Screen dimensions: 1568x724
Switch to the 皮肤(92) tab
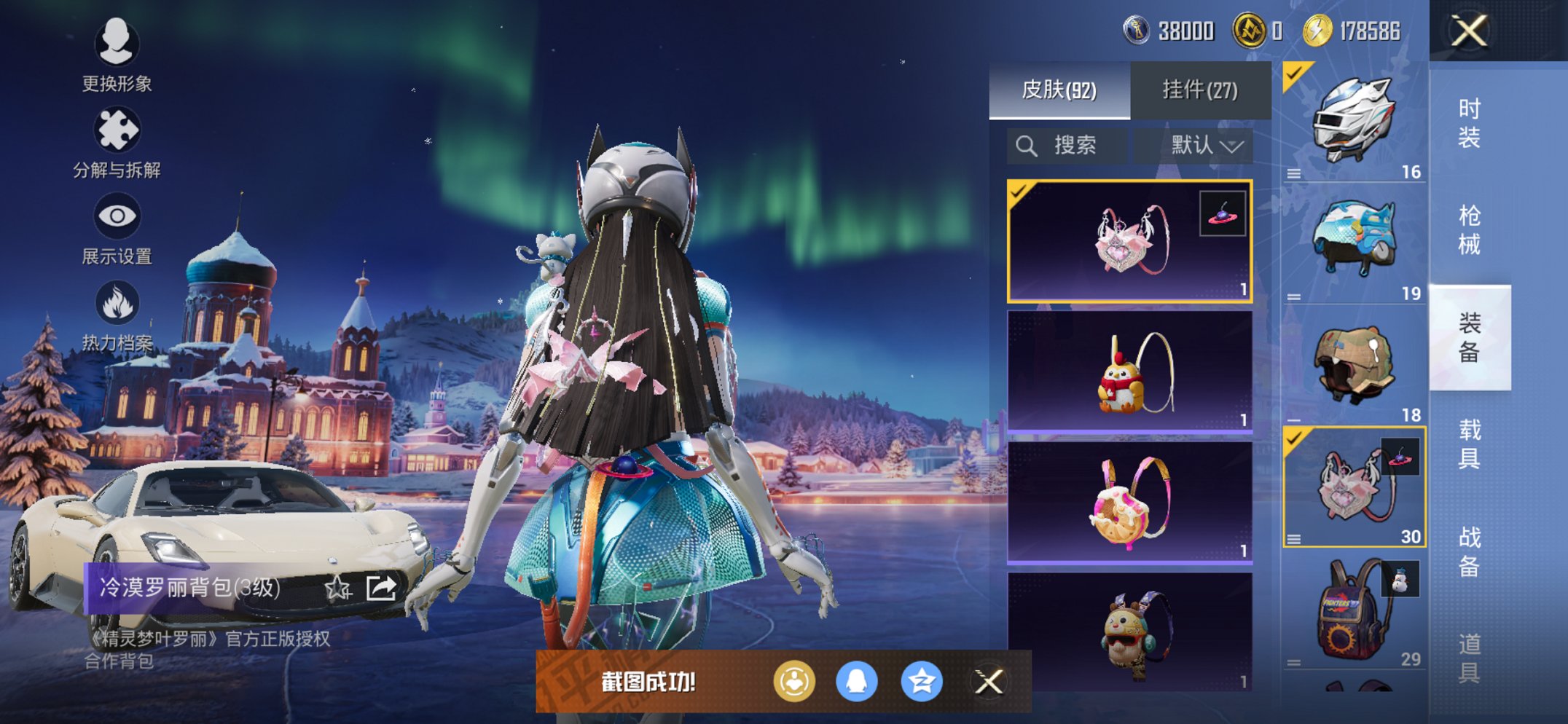1059,90
